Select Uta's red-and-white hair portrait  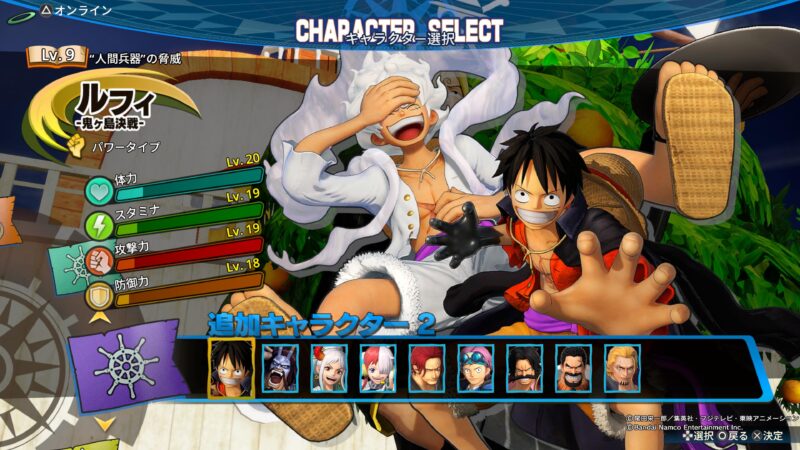(x=378, y=369)
